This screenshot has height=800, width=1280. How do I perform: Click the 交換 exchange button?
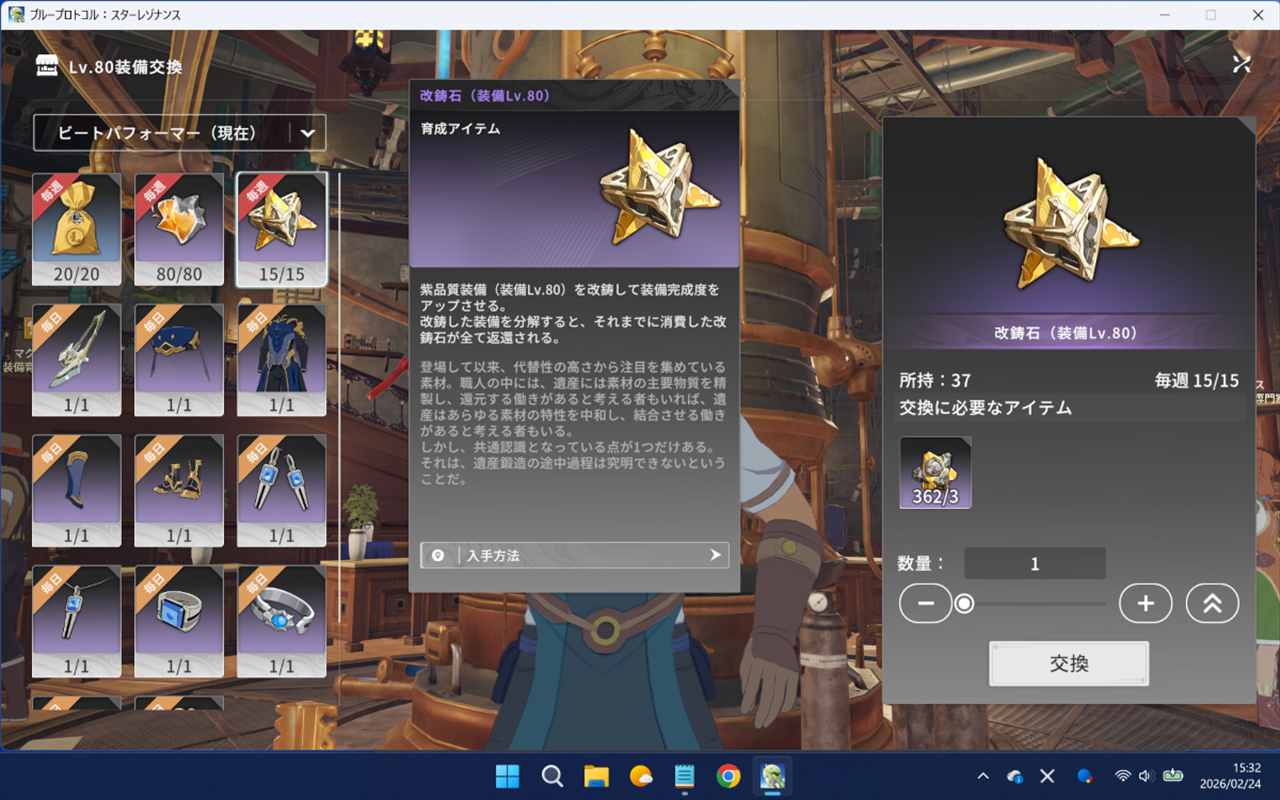tap(1068, 664)
